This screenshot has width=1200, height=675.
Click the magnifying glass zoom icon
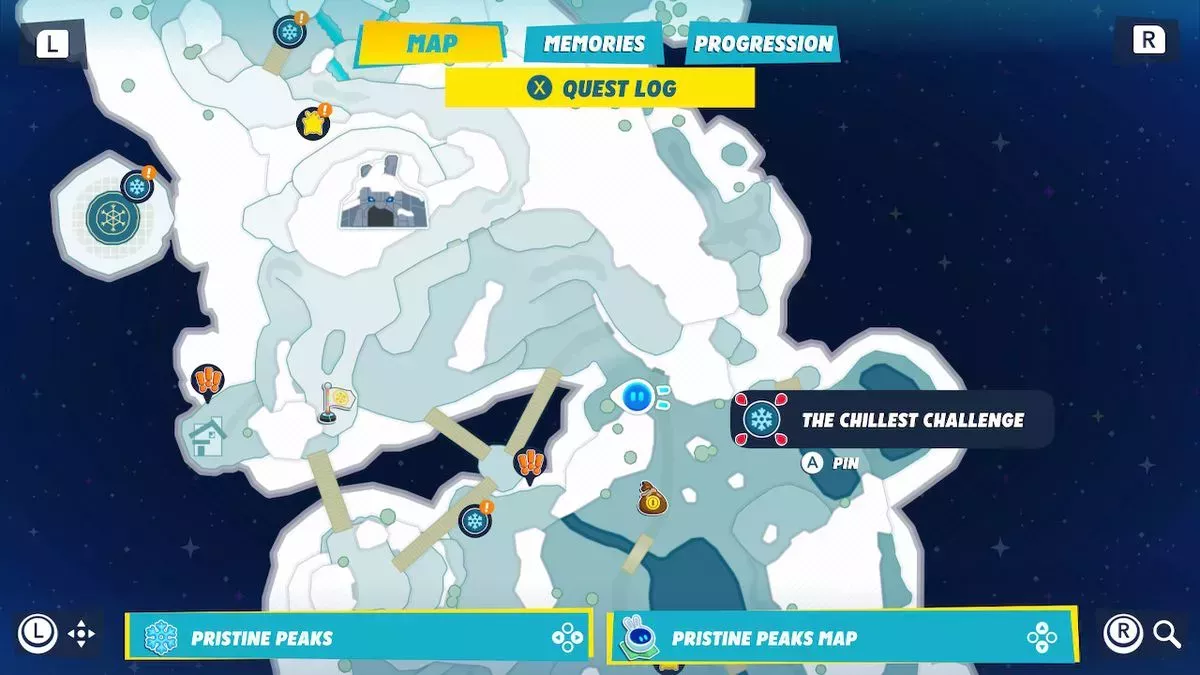coord(1166,633)
